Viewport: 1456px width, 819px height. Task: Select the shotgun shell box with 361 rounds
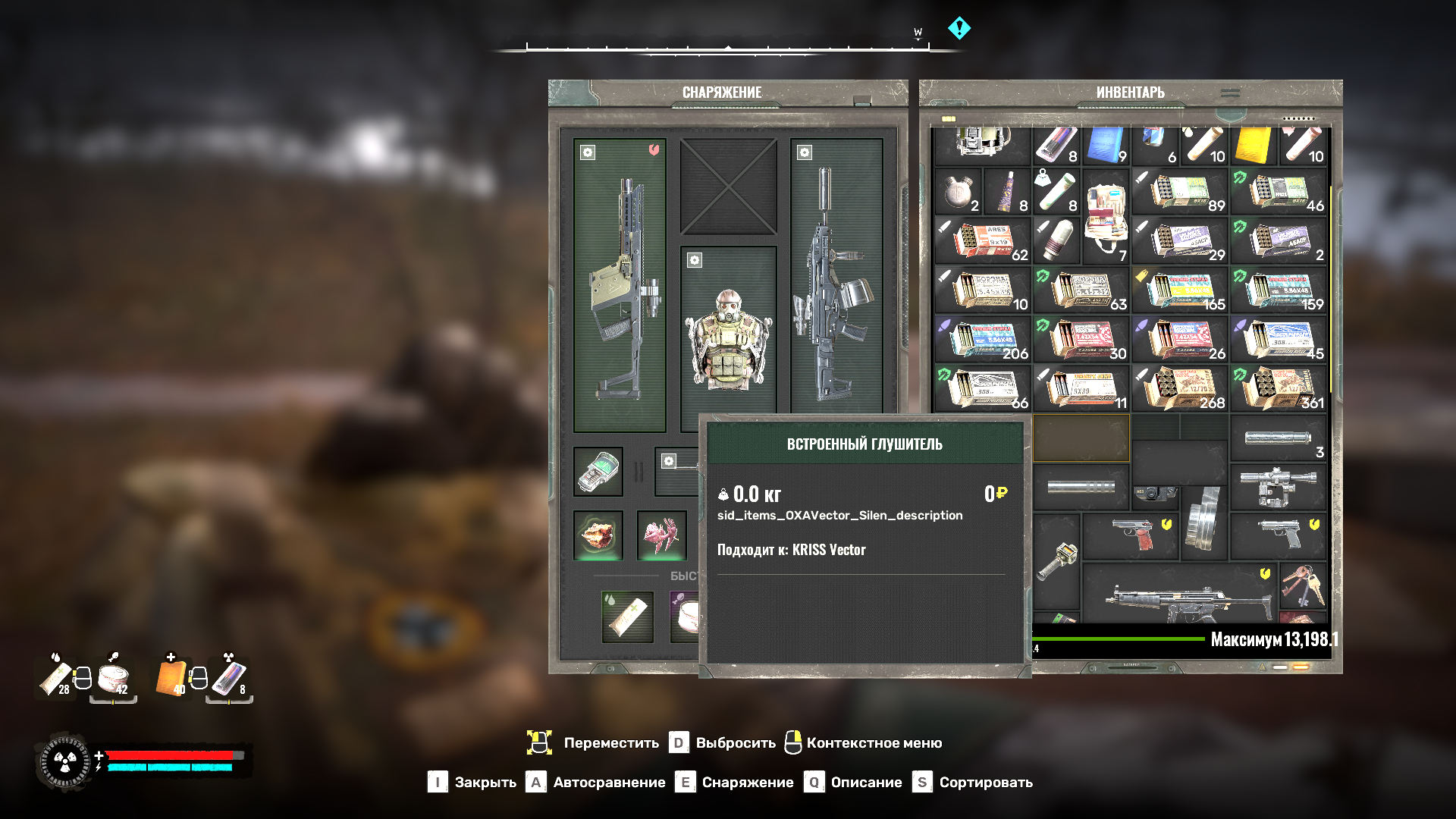(x=1278, y=388)
